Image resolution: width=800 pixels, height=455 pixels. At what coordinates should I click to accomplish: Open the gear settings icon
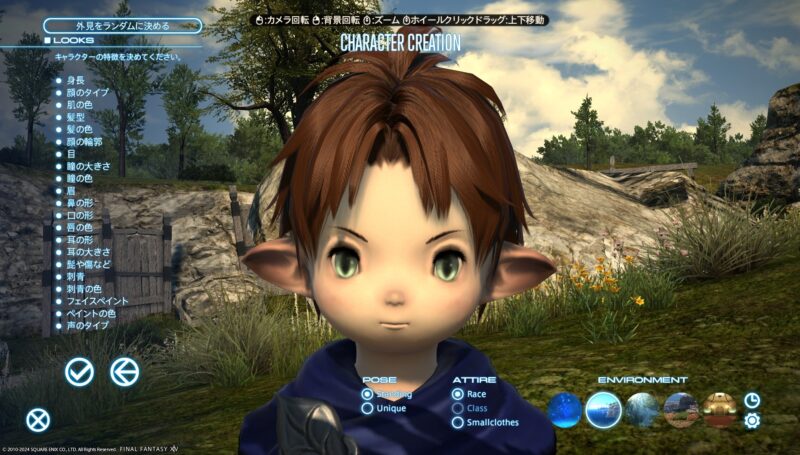click(752, 420)
